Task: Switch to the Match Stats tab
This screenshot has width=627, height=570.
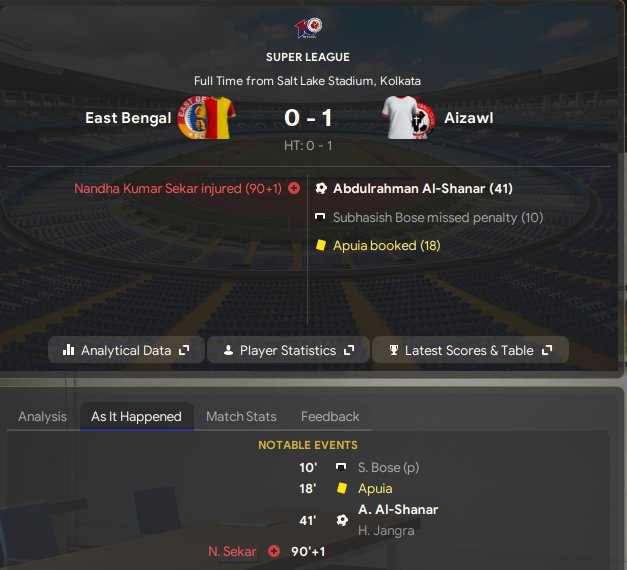Action: click(241, 416)
